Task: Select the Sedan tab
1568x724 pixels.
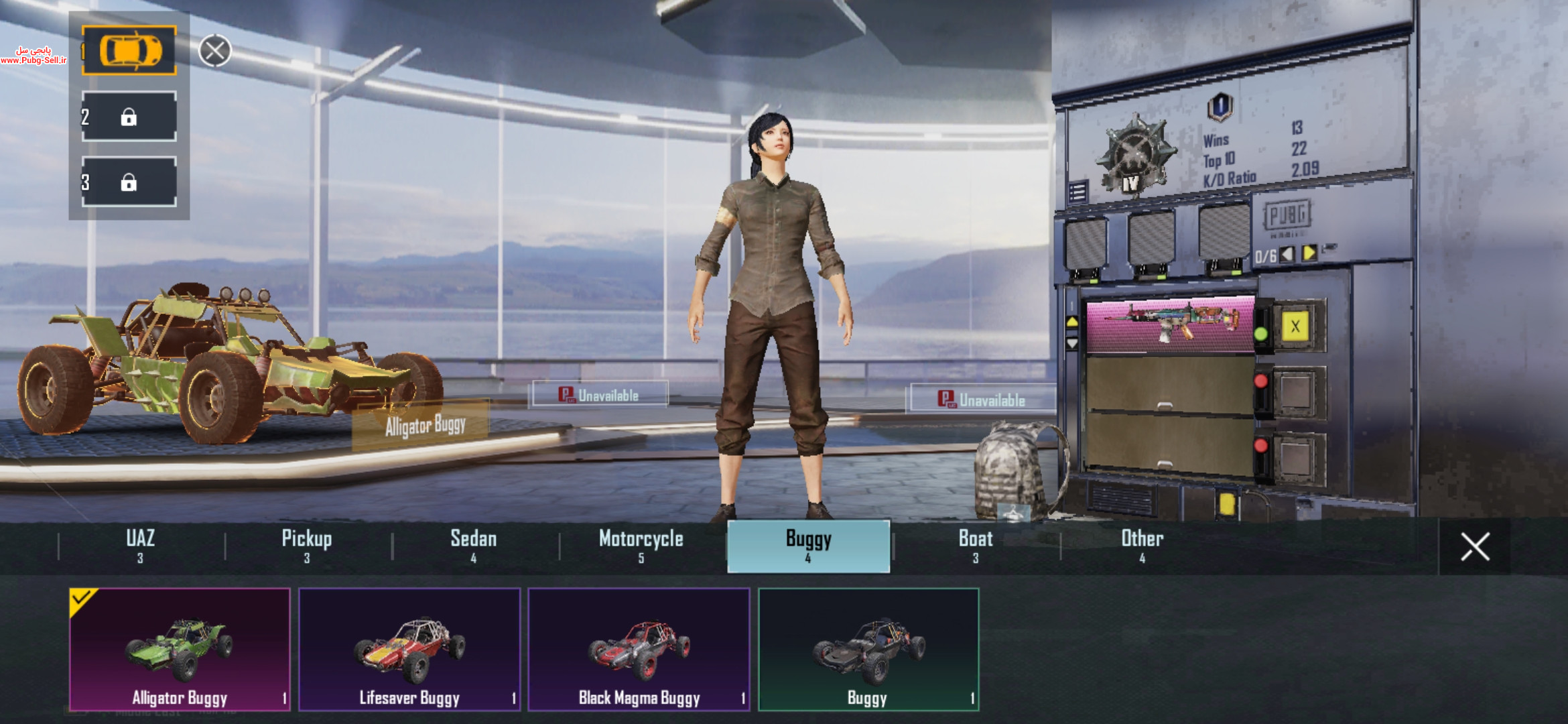Action: (474, 546)
